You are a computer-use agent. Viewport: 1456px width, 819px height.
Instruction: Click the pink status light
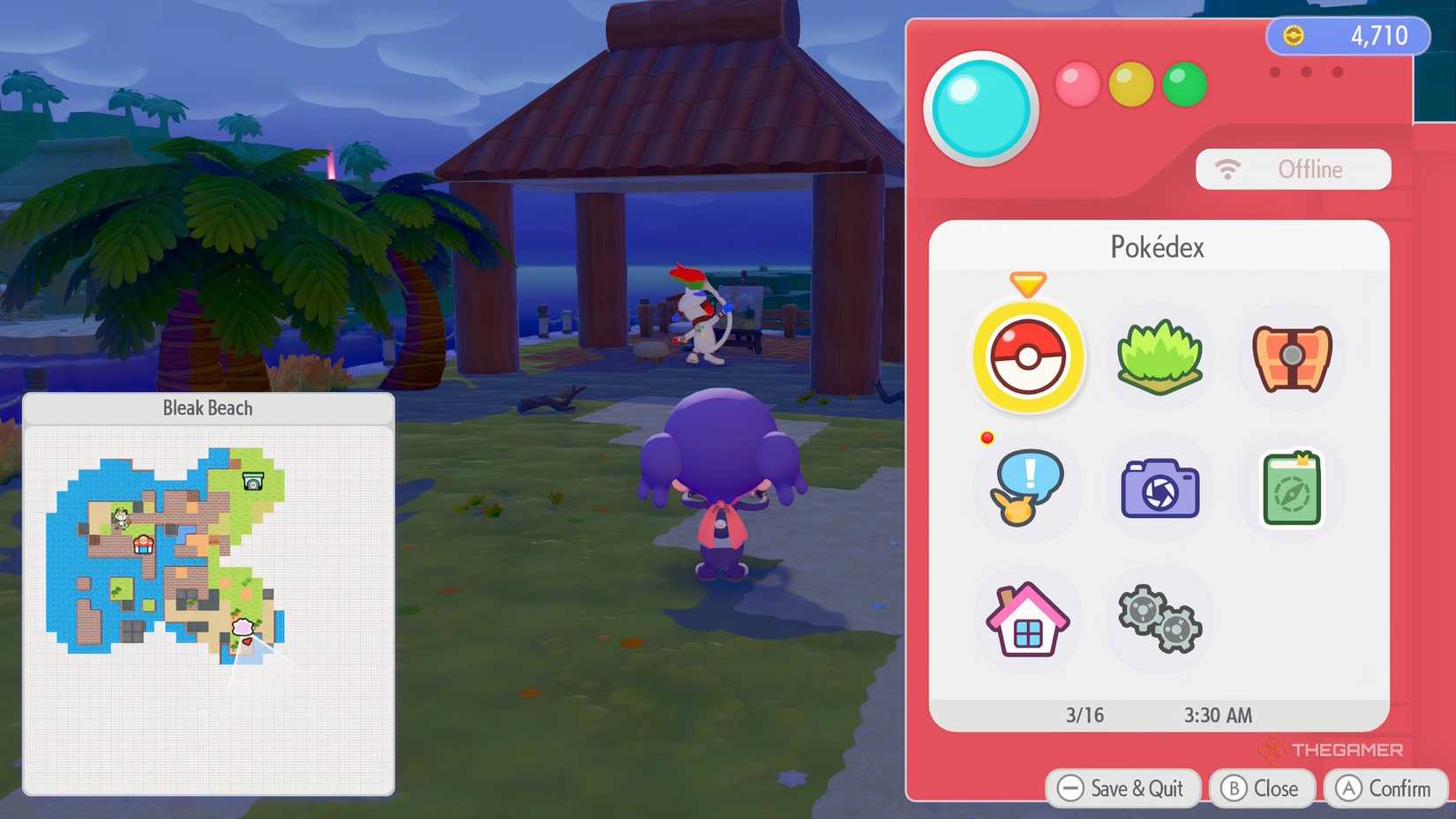coord(1077,85)
